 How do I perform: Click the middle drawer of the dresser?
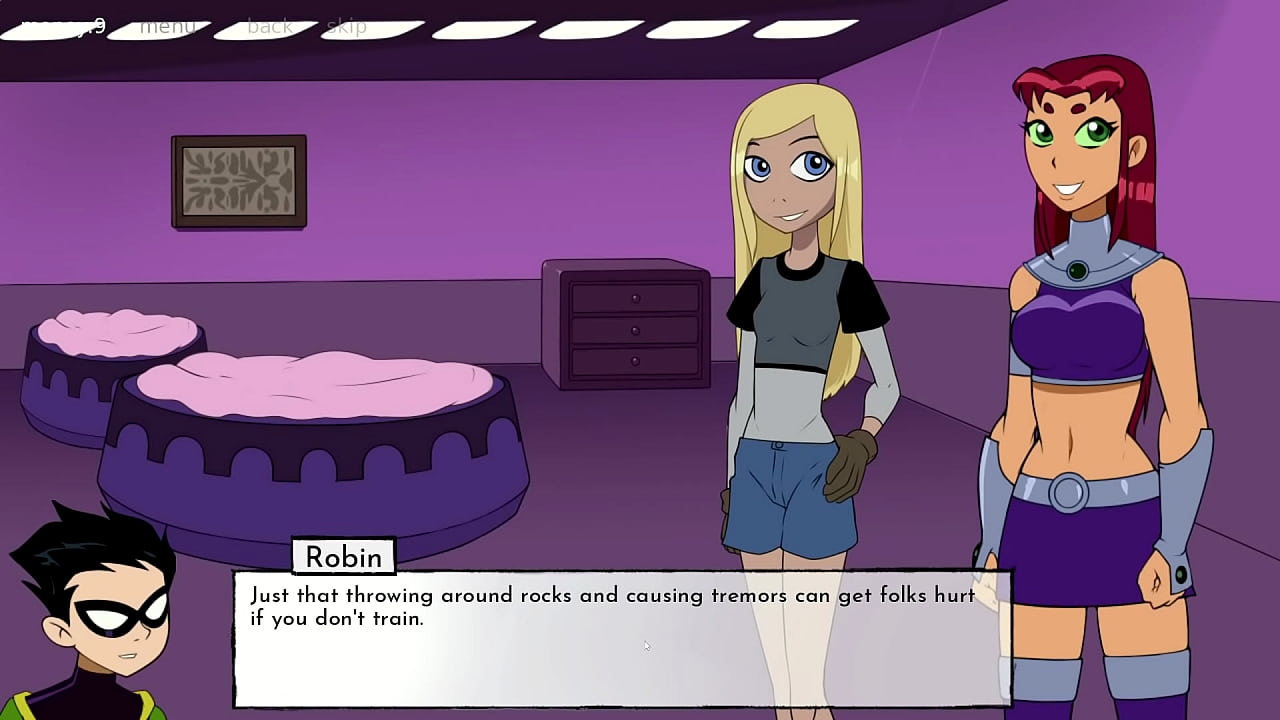pyautogui.click(x=635, y=333)
